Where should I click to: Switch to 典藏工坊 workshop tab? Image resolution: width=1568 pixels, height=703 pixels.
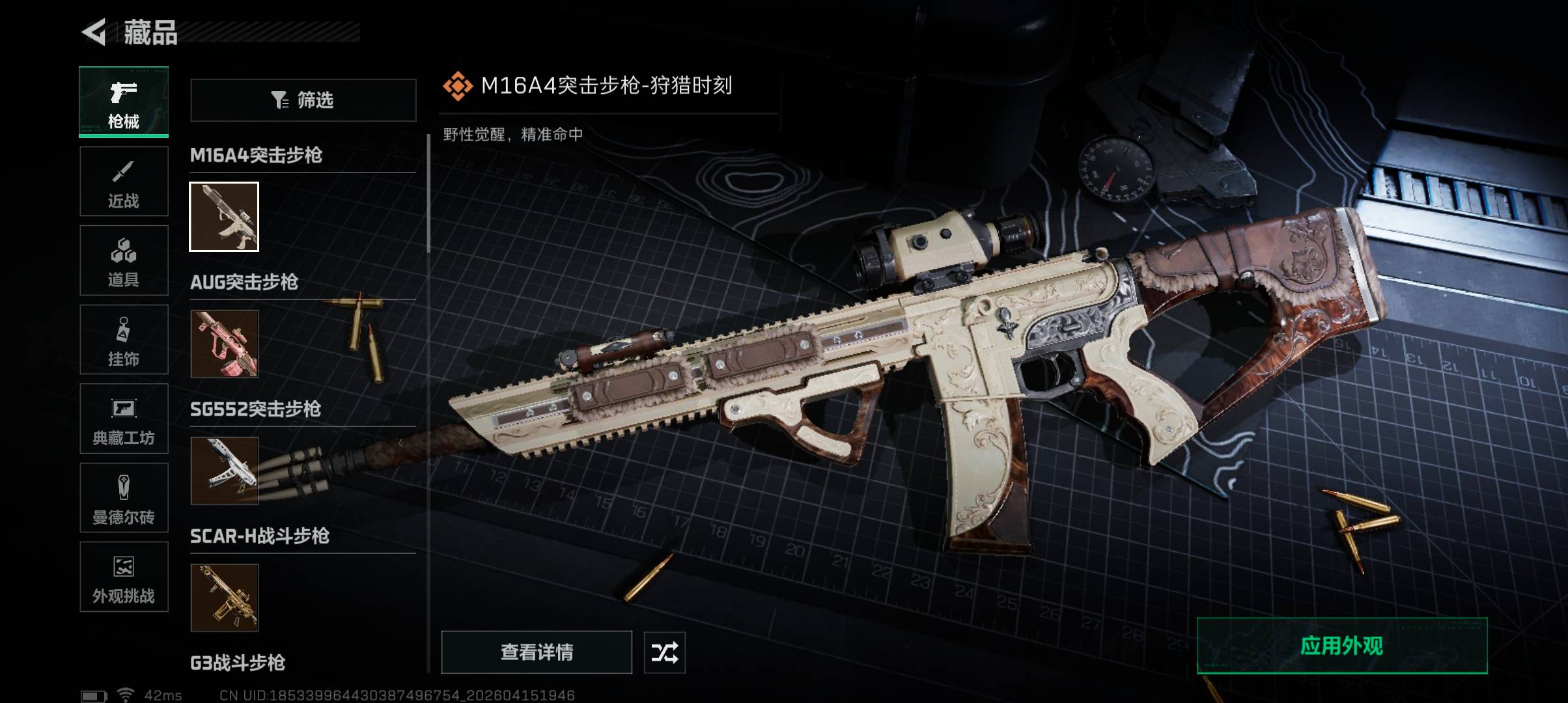[x=124, y=419]
